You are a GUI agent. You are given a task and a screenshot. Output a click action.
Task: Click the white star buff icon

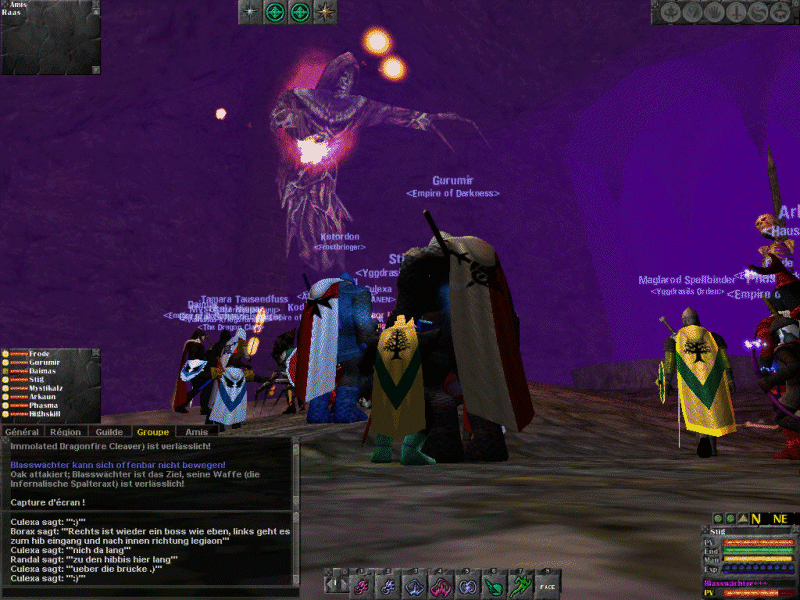coord(250,12)
